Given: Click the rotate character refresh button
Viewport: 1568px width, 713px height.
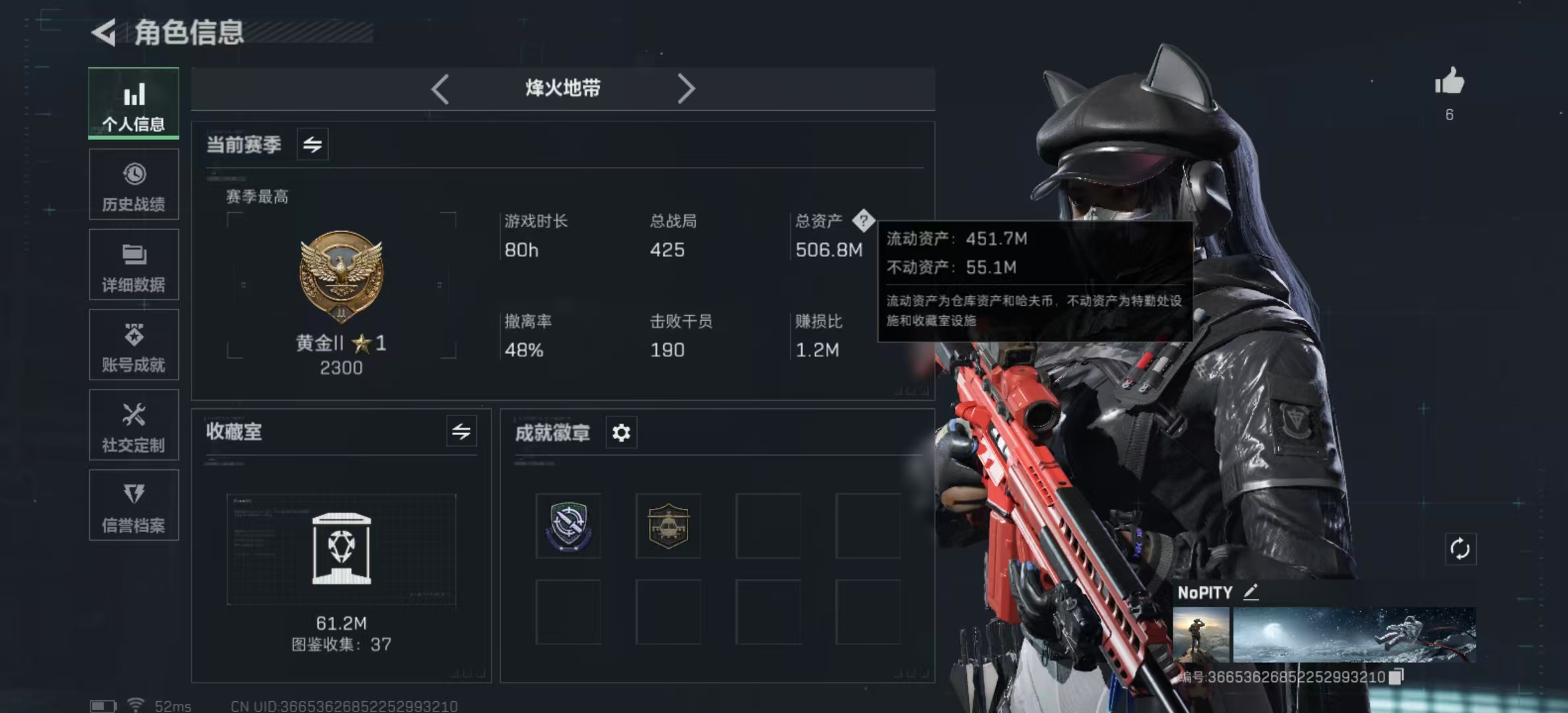Looking at the screenshot, I should (1460, 549).
